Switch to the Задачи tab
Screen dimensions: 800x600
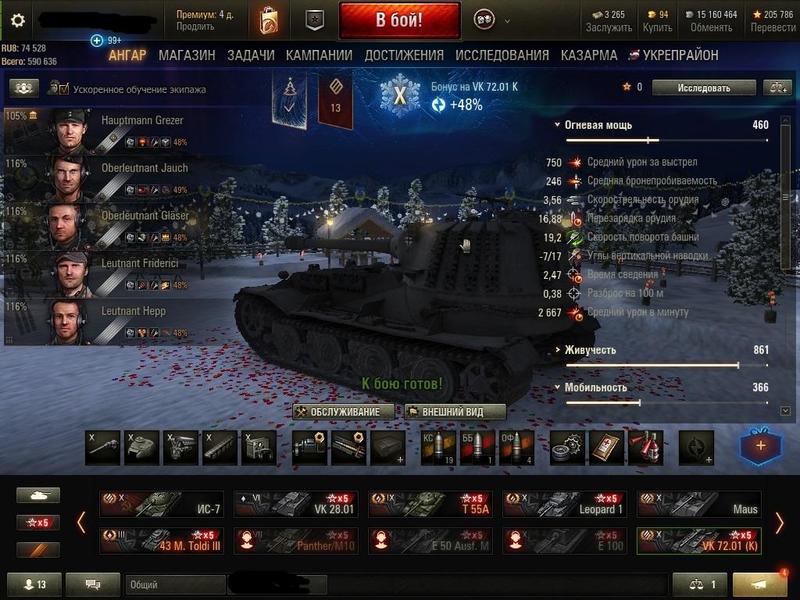(x=250, y=56)
